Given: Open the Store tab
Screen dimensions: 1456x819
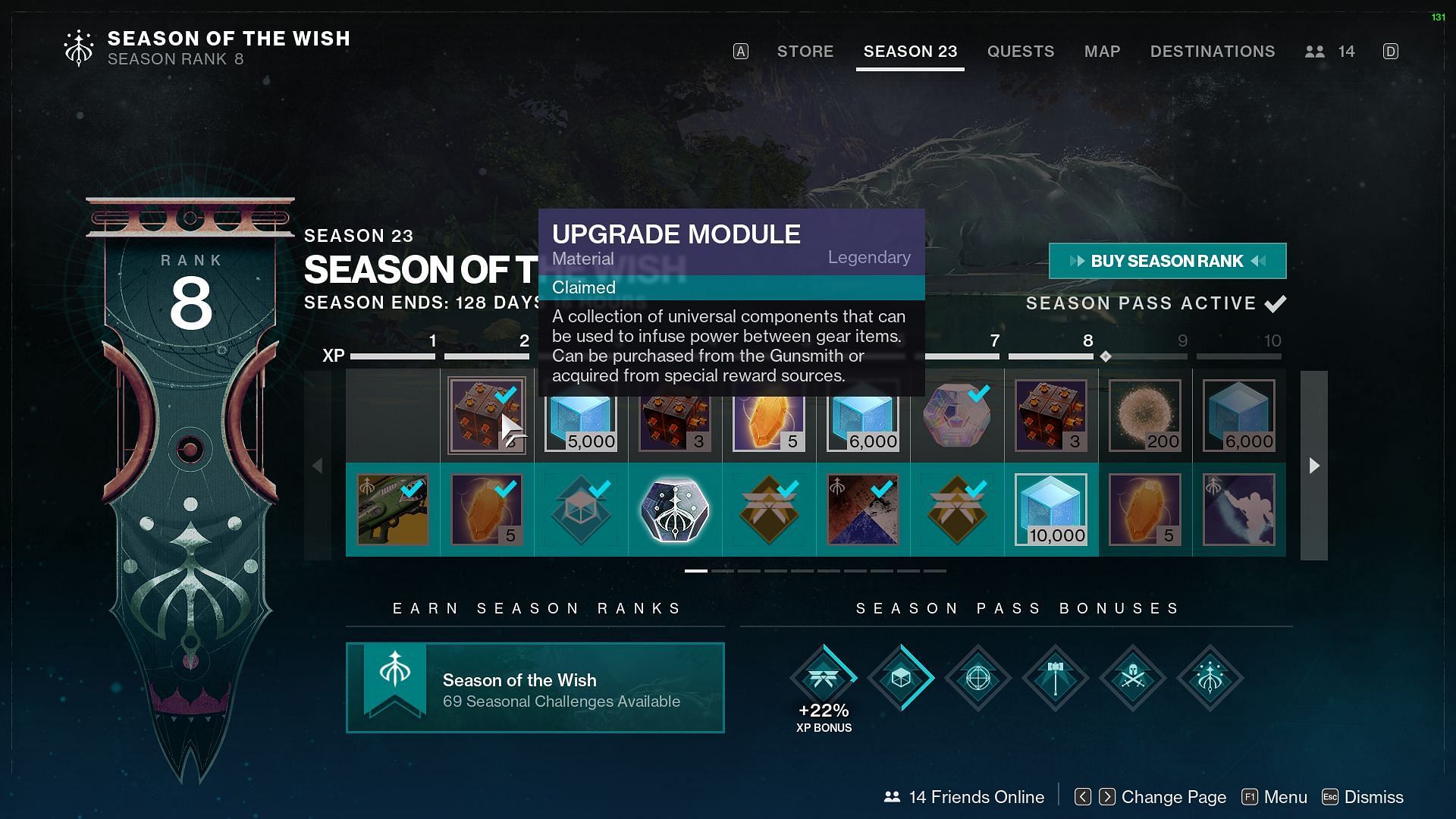Looking at the screenshot, I should pyautogui.click(x=805, y=52).
